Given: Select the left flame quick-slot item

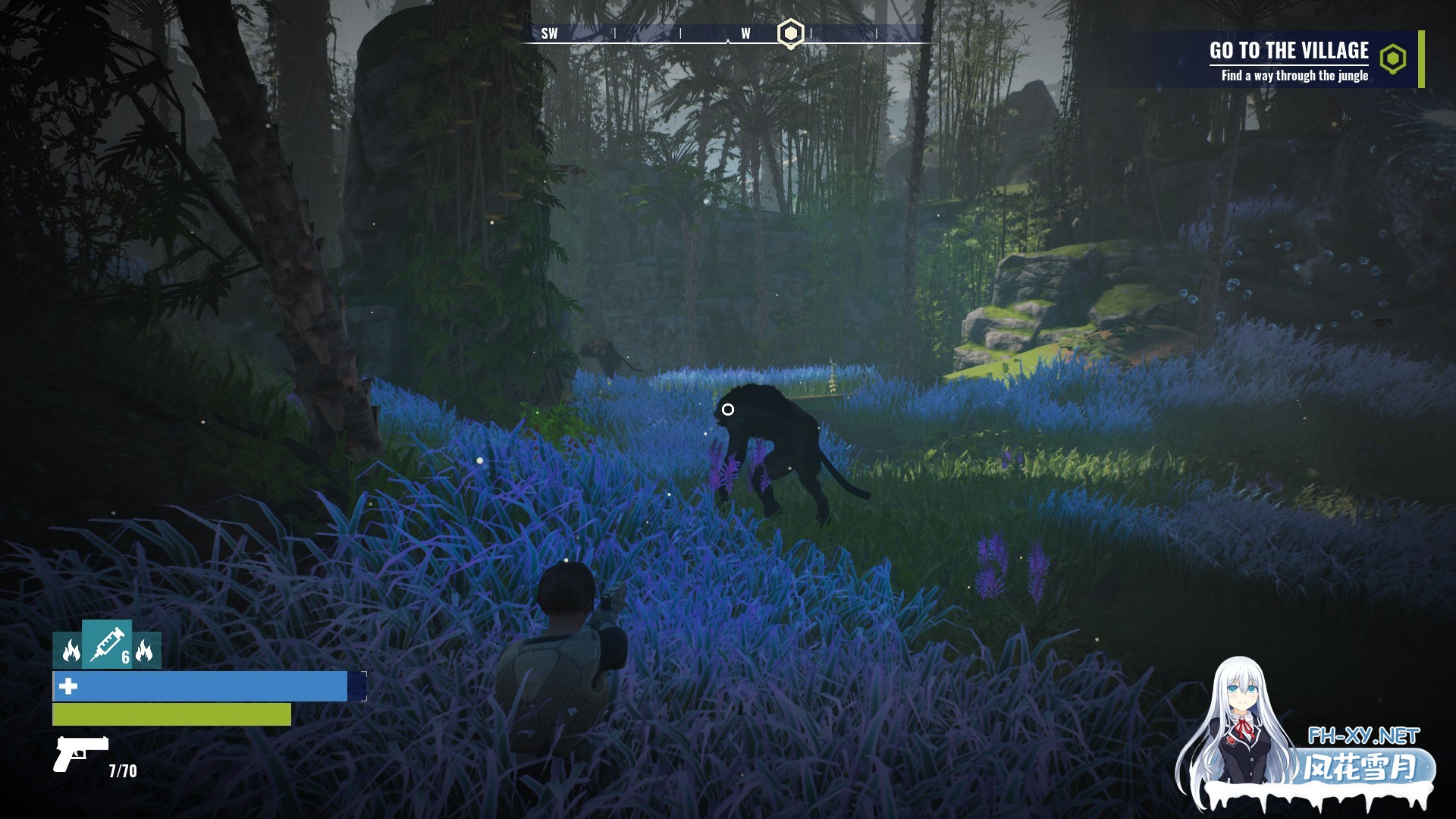Looking at the screenshot, I should (67, 651).
